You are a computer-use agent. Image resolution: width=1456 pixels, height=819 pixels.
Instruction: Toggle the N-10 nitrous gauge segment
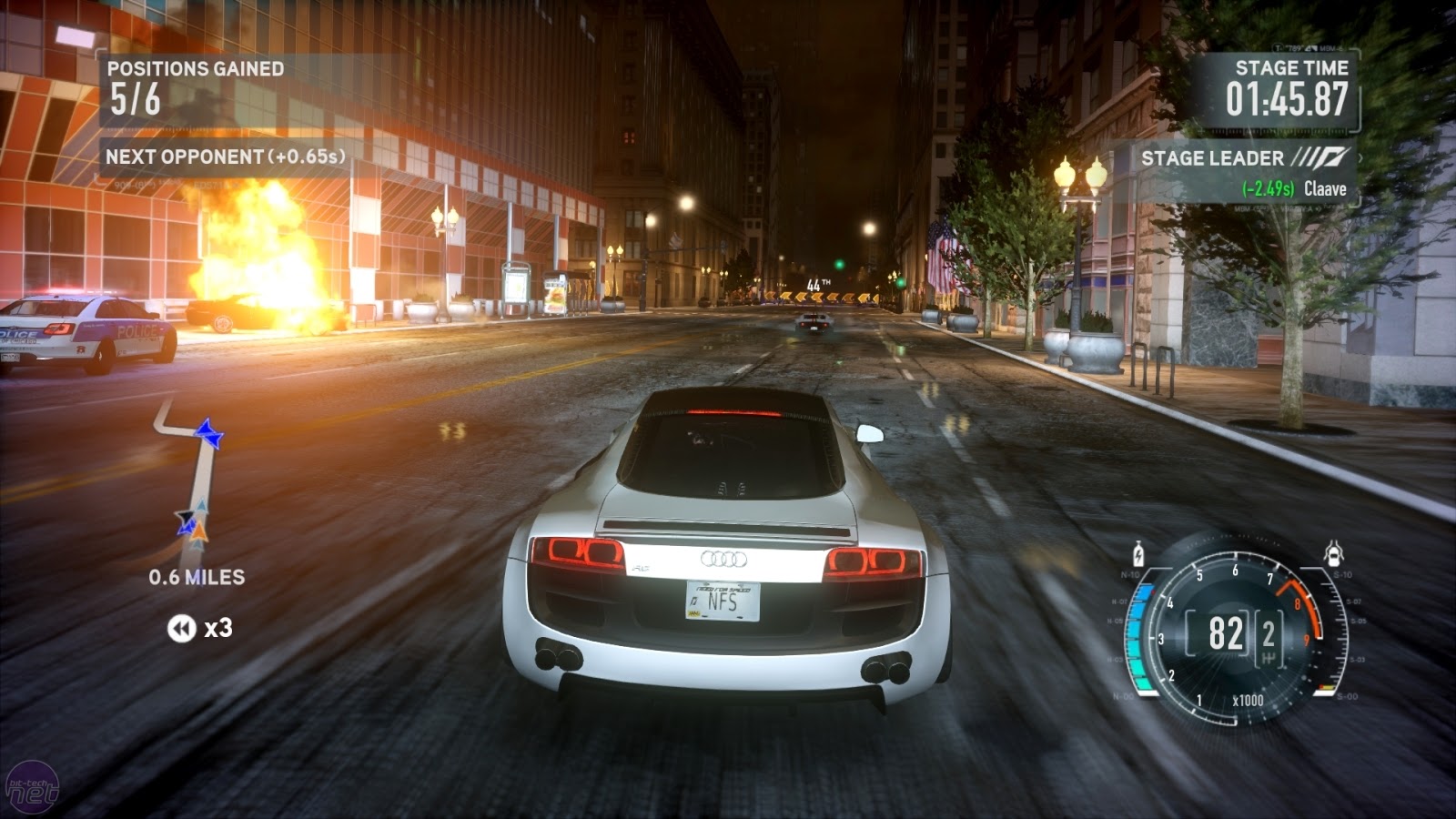(x=1130, y=573)
